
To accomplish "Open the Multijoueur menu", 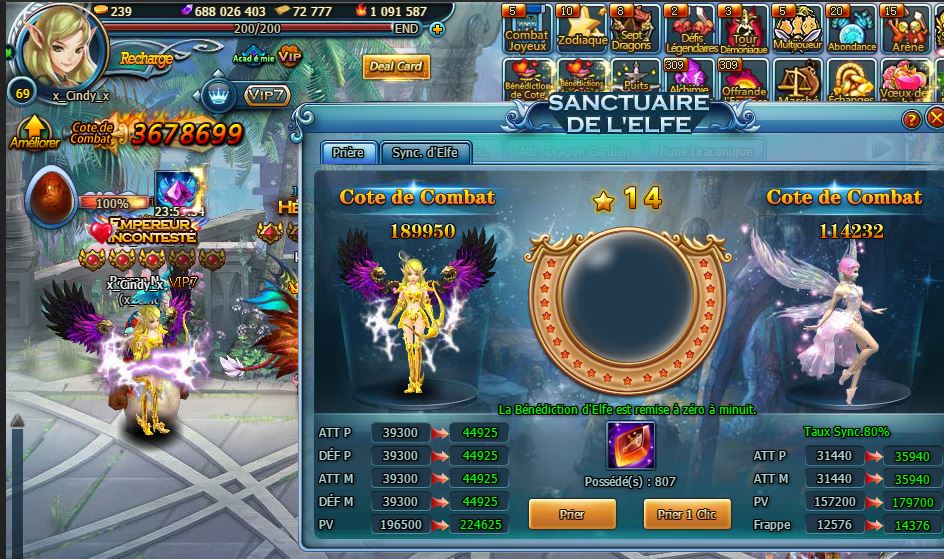I will click(796, 28).
